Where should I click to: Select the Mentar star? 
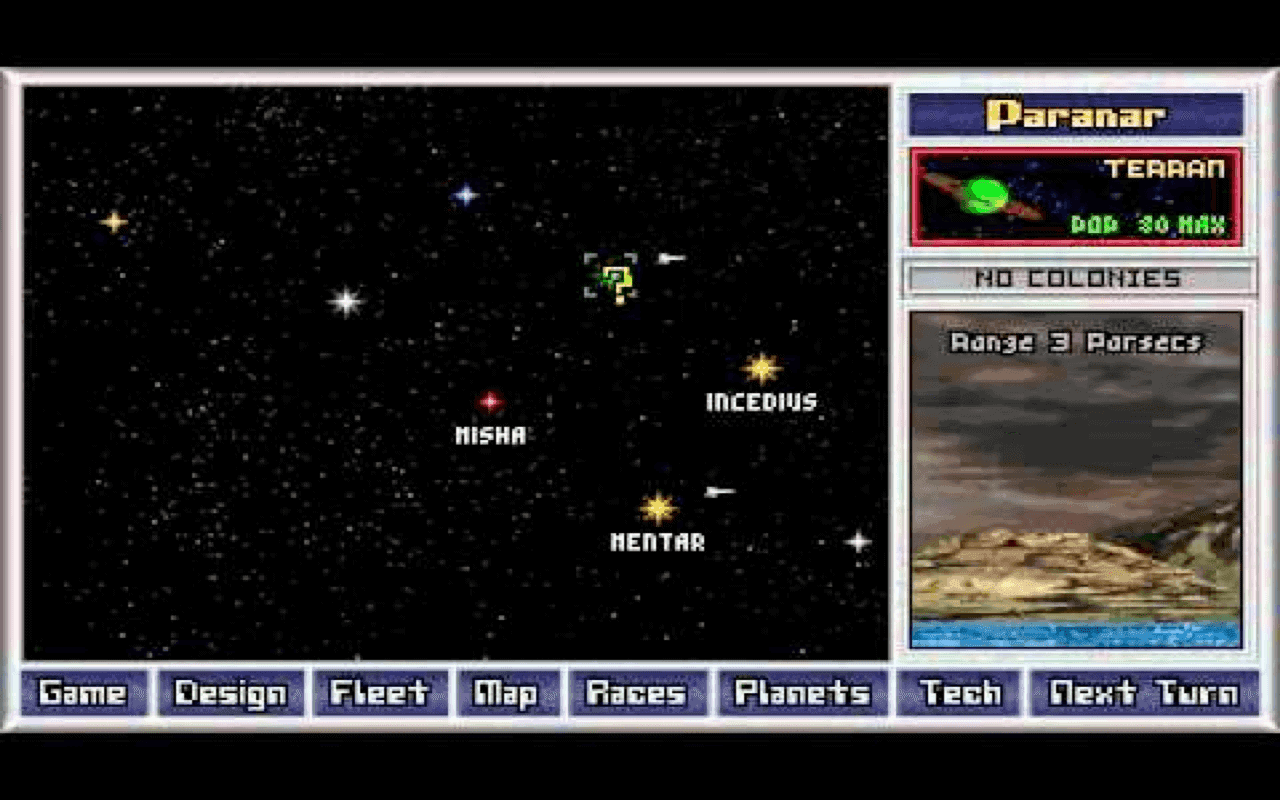click(659, 509)
